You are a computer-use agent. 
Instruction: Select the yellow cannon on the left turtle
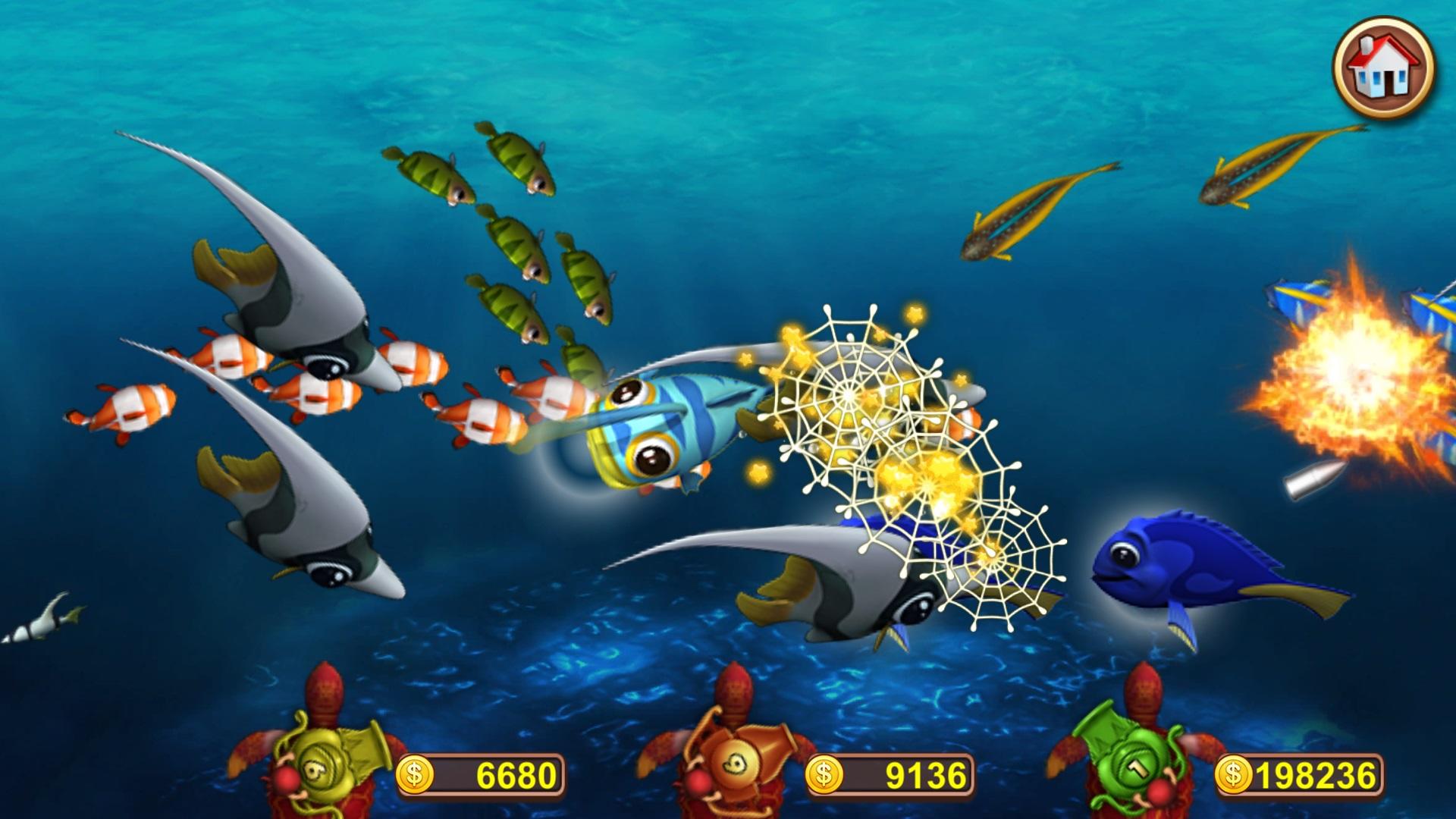340,758
